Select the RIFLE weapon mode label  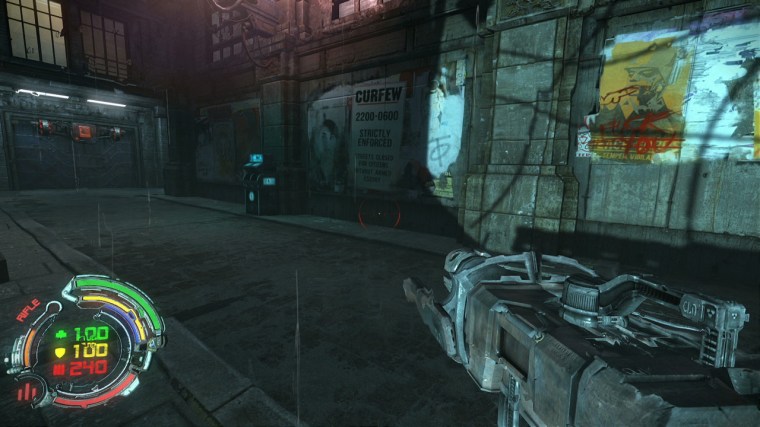point(28,309)
